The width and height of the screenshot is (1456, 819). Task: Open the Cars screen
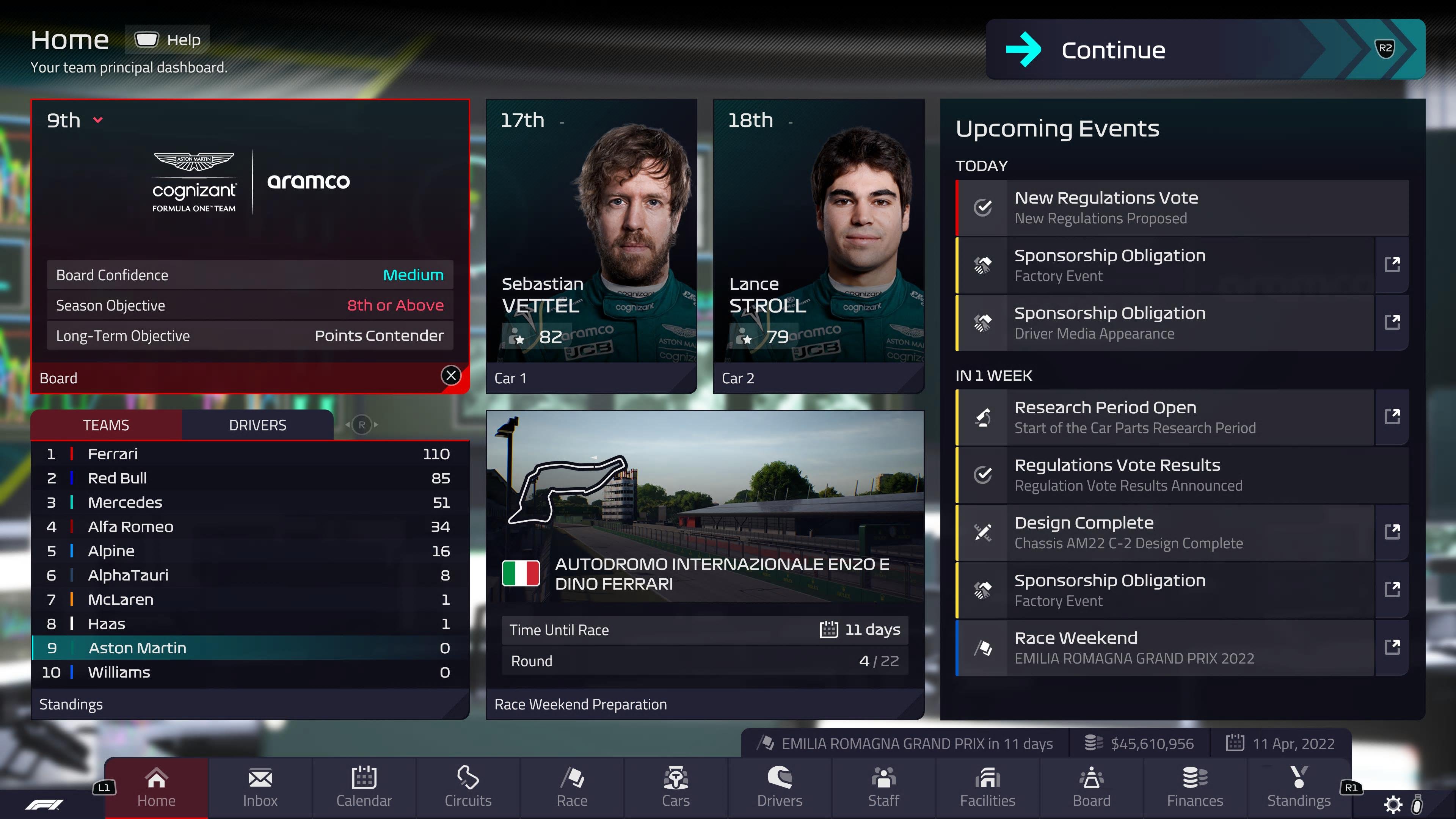675,788
